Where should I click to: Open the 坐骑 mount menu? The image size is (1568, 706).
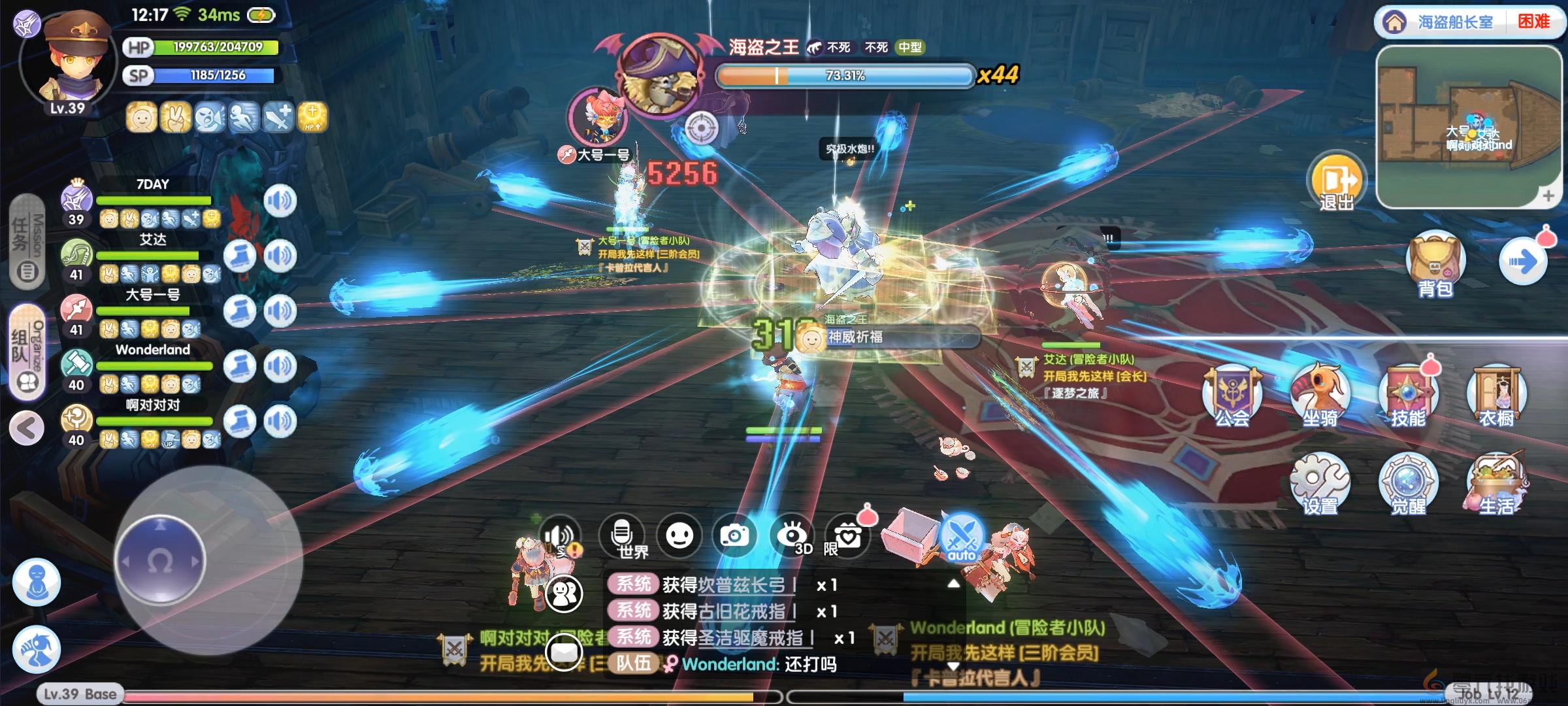pos(1320,395)
